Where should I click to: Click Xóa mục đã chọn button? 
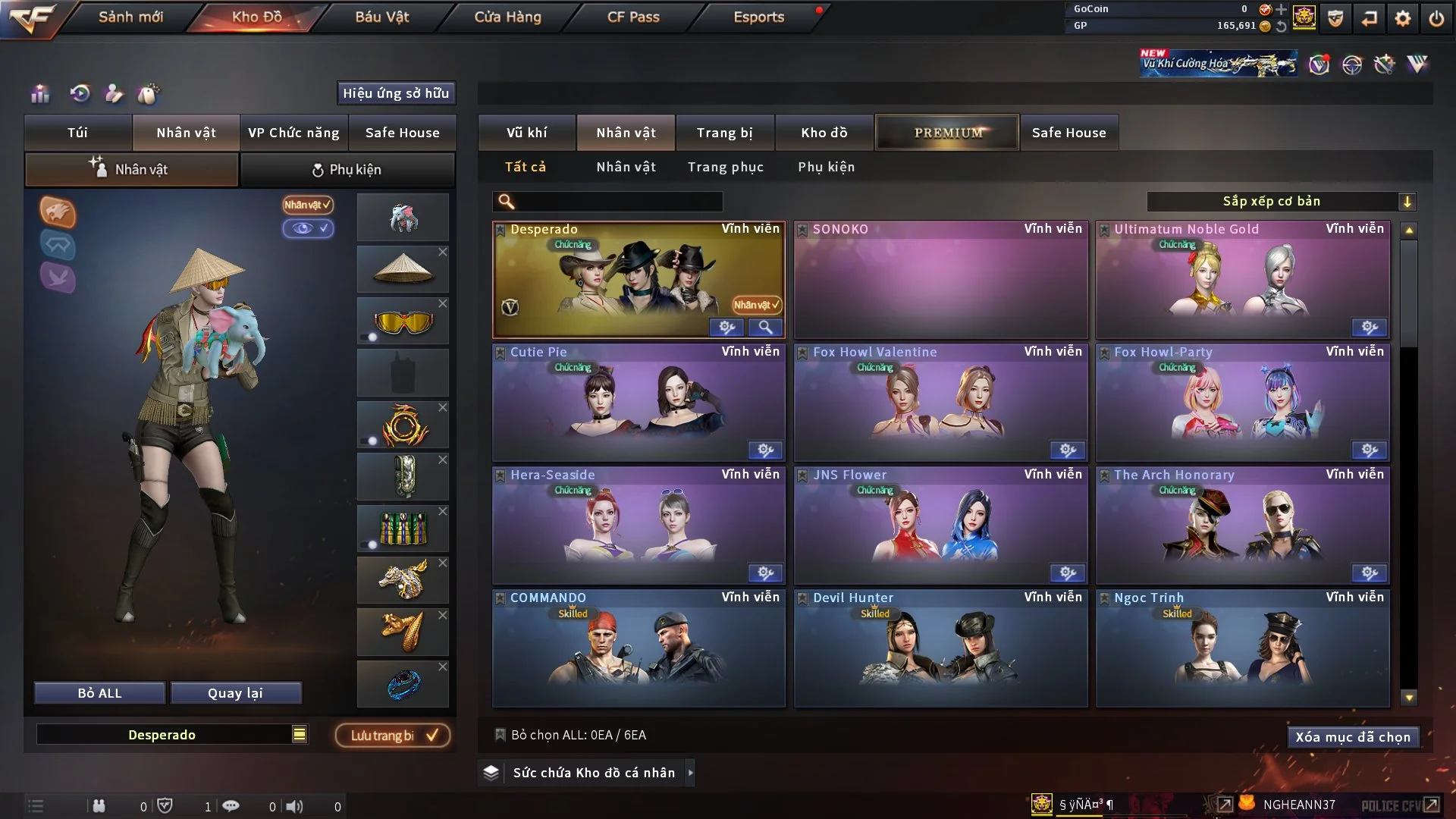click(1352, 737)
